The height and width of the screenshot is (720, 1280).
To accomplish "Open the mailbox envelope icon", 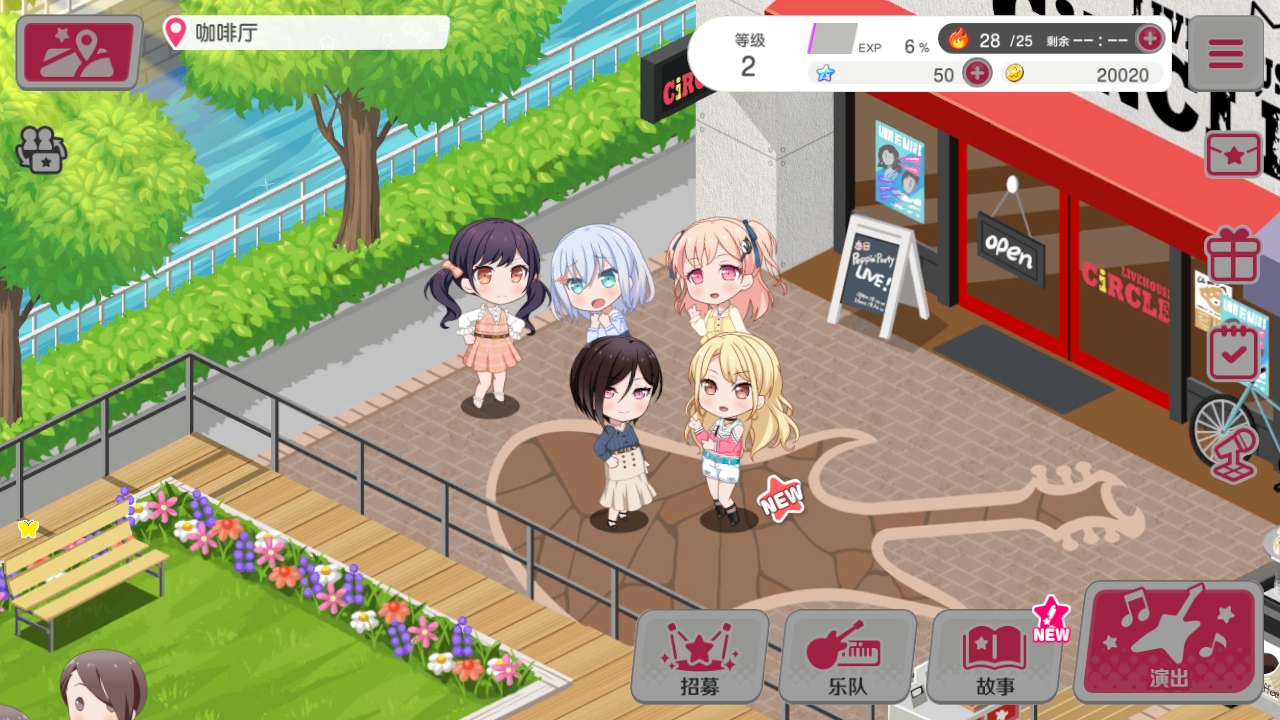I will pos(1233,155).
